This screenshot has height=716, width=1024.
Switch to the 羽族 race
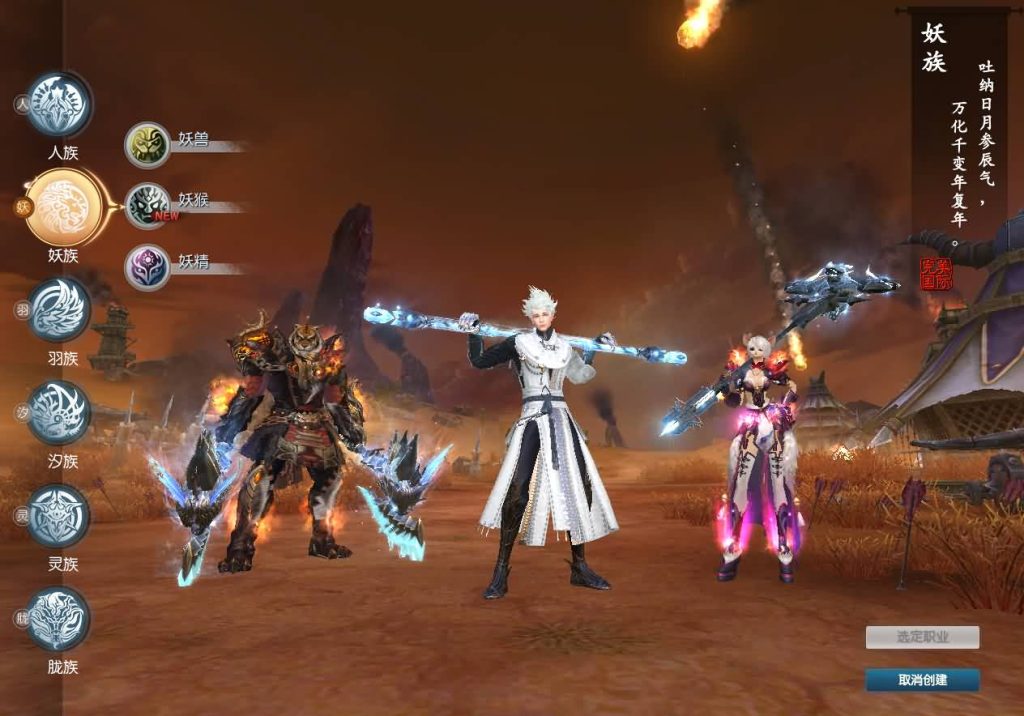[59, 310]
